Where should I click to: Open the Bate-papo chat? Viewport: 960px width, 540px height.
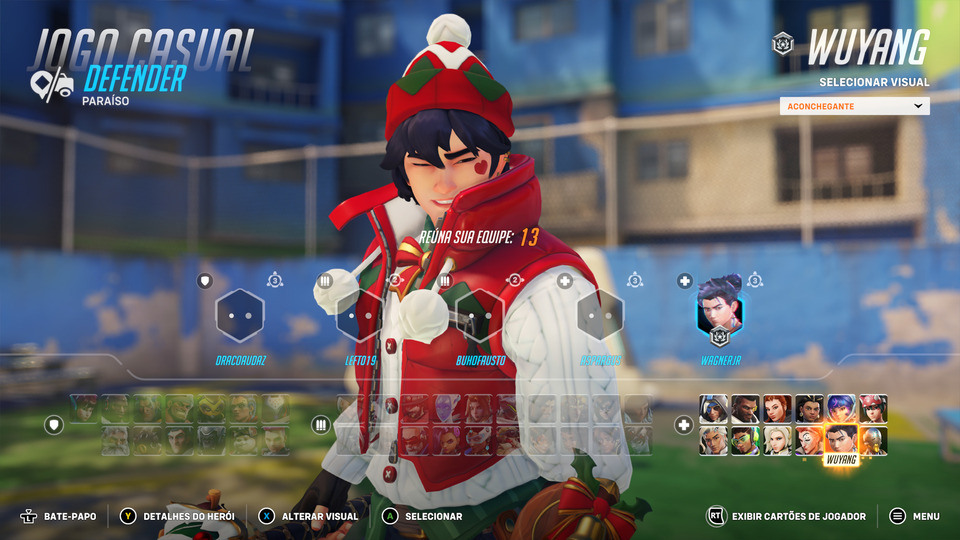[x=60, y=516]
